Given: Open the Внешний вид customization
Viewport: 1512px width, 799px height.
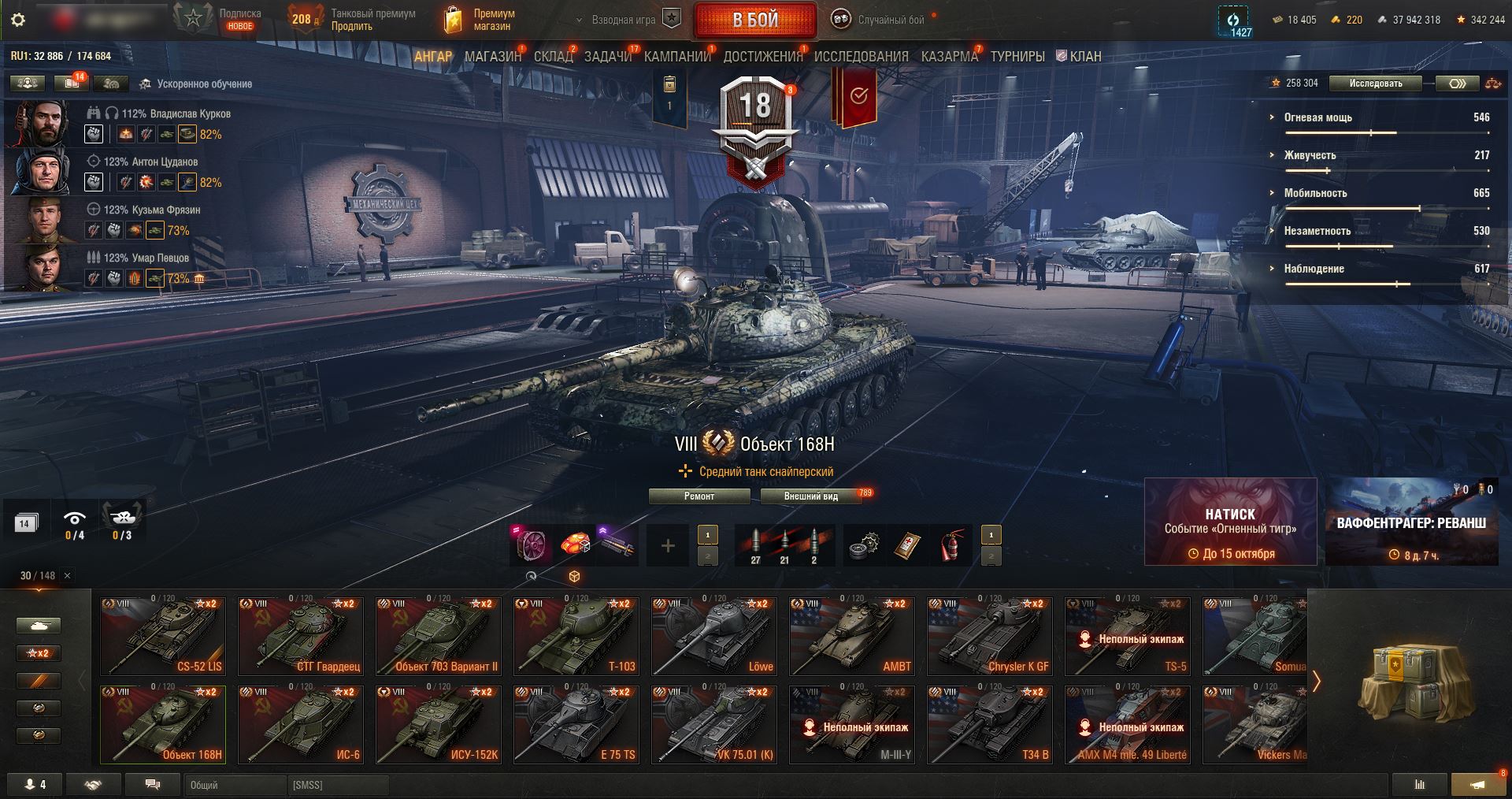Looking at the screenshot, I should tap(810, 496).
